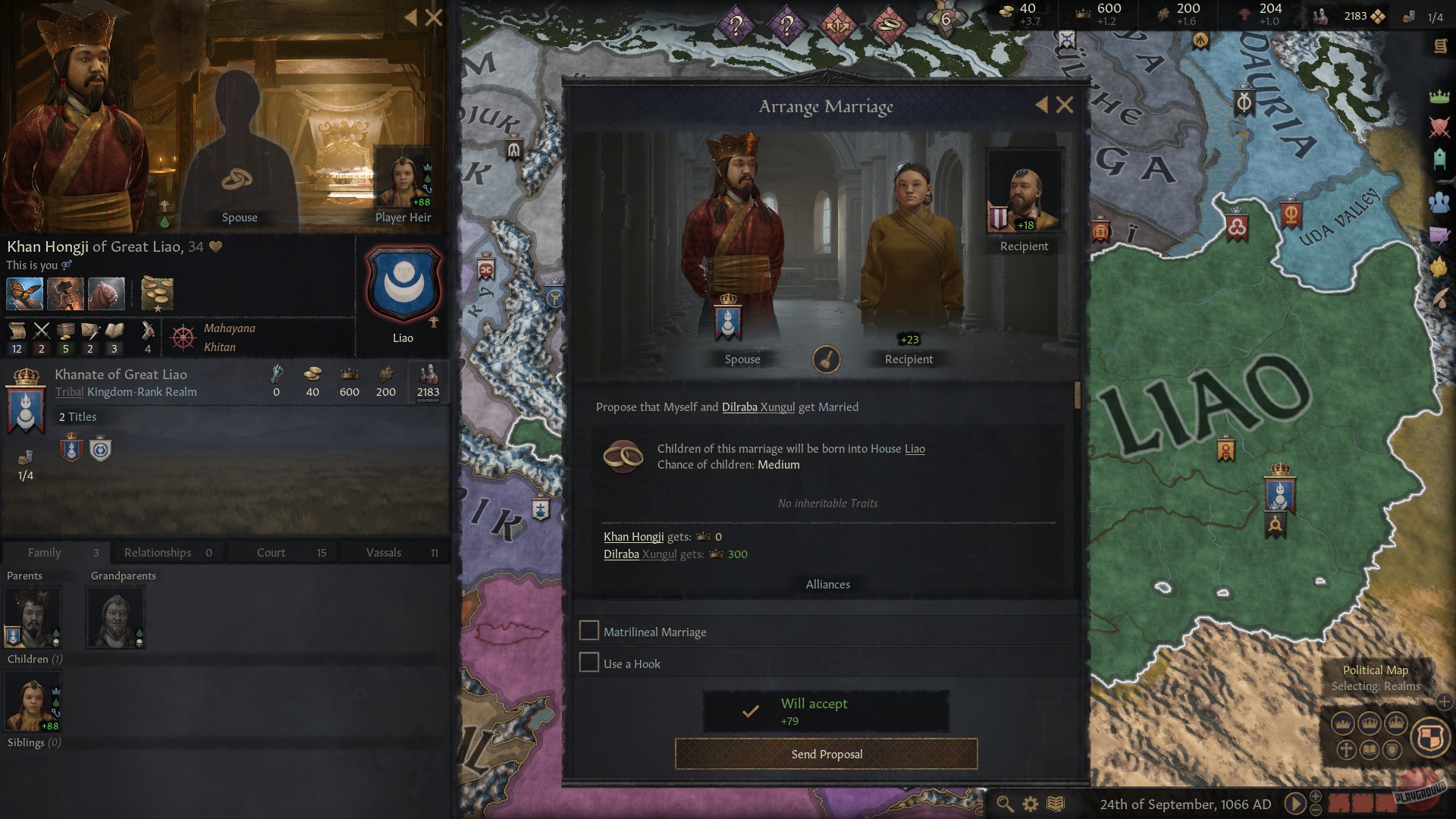Enable the Use a Hook checkbox
The height and width of the screenshot is (819, 1456).
[589, 662]
